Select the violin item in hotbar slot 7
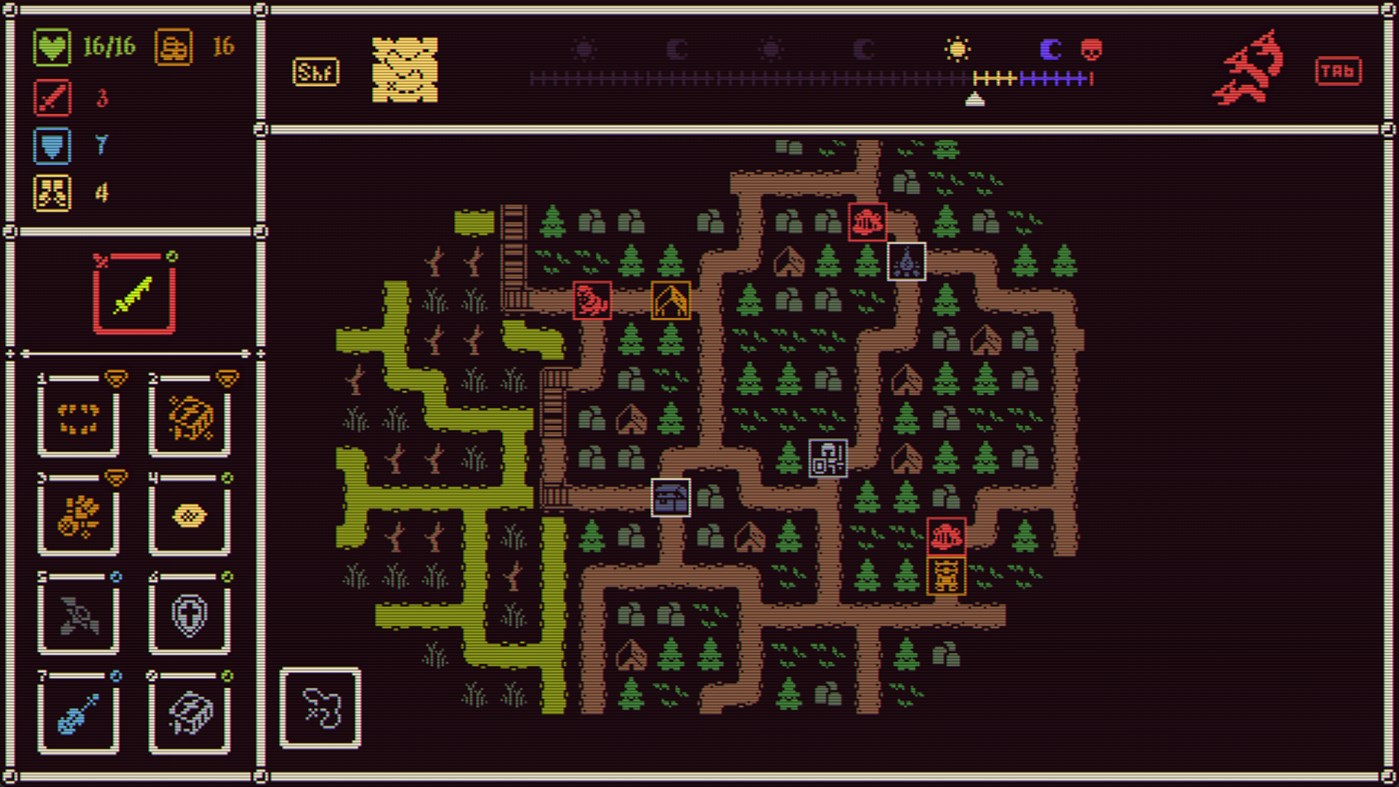Image resolution: width=1399 pixels, height=787 pixels. [x=78, y=712]
